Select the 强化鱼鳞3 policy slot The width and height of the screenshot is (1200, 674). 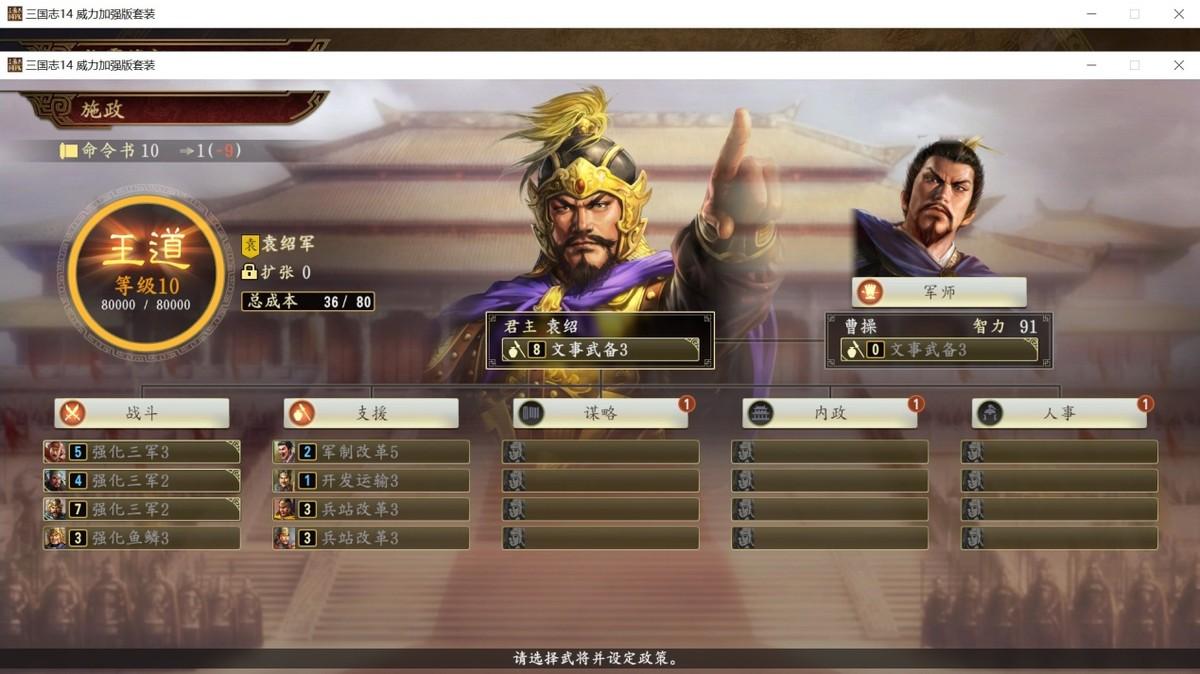(x=142, y=538)
